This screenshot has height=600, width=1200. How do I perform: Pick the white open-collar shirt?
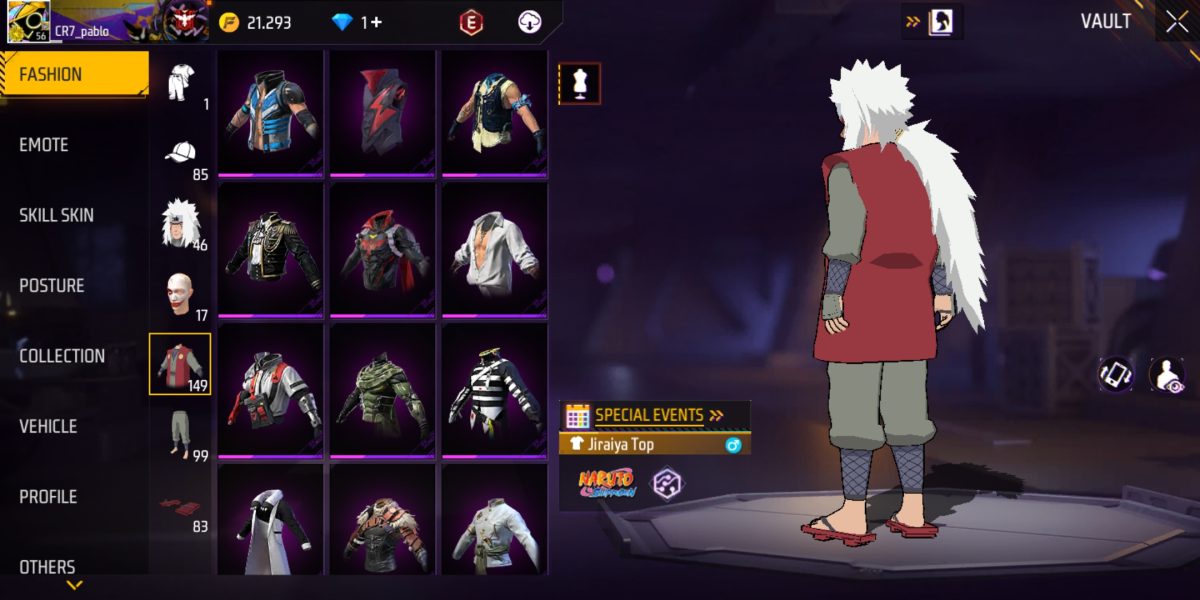point(494,250)
